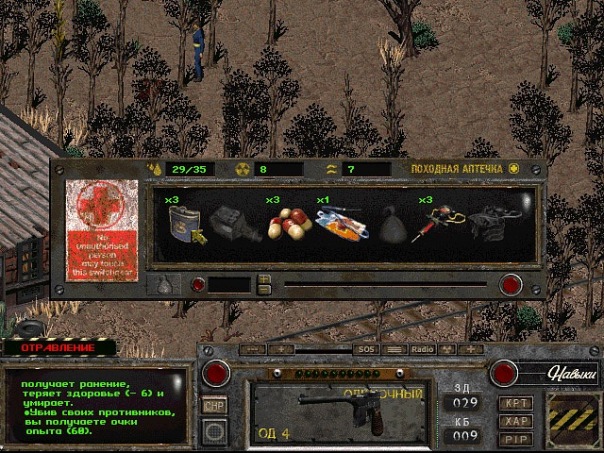604x453 pixels.
Task: Click the quantity stepper arrows in the kit
Action: 264,284
